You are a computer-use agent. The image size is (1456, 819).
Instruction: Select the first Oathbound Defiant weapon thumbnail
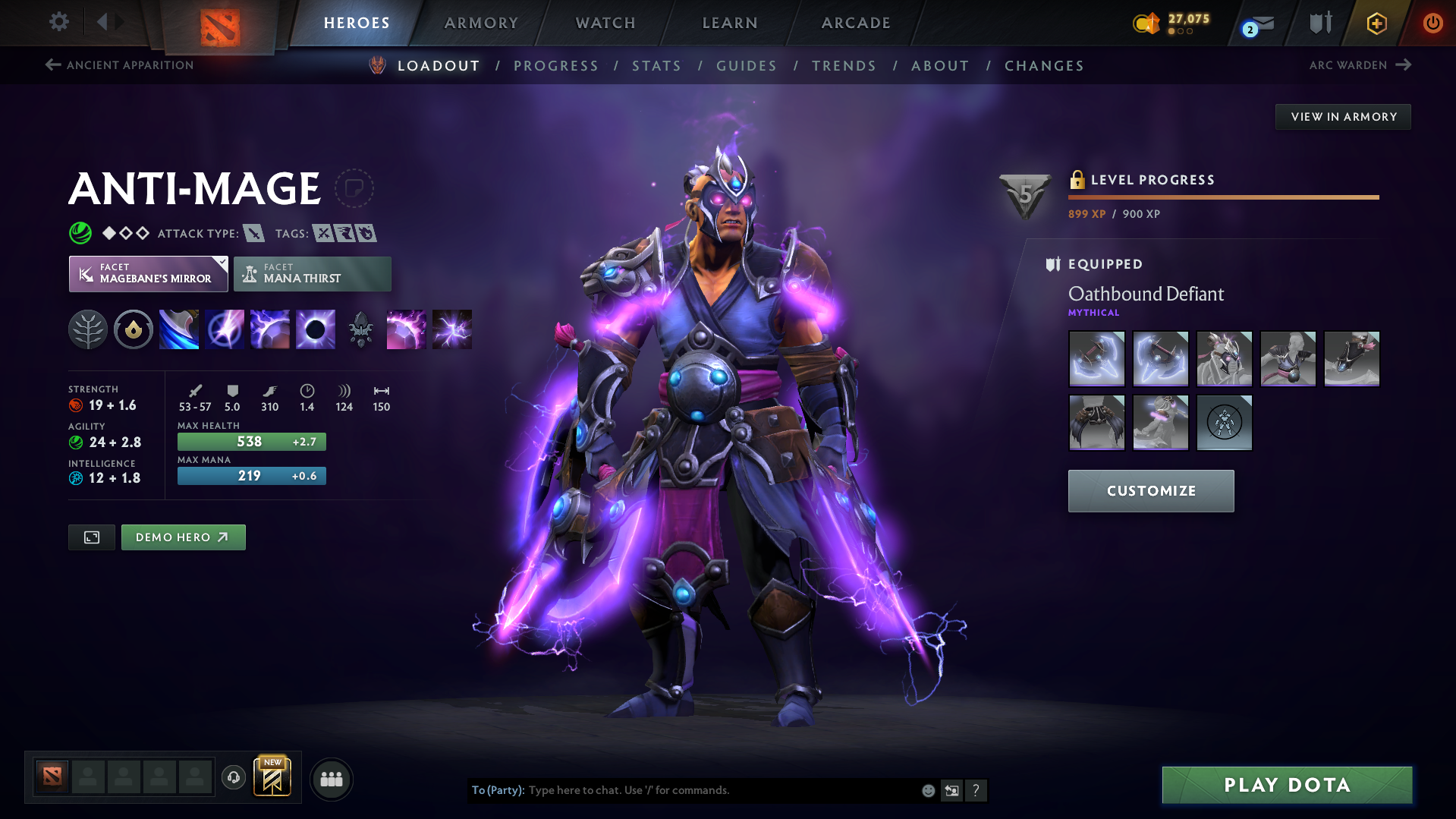pyautogui.click(x=1096, y=358)
